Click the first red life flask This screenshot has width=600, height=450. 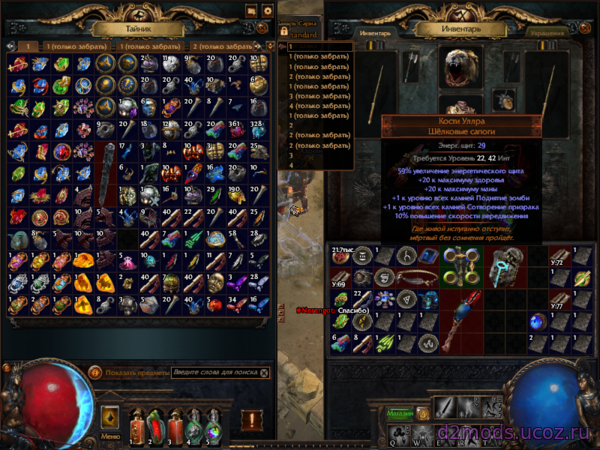(x=135, y=424)
